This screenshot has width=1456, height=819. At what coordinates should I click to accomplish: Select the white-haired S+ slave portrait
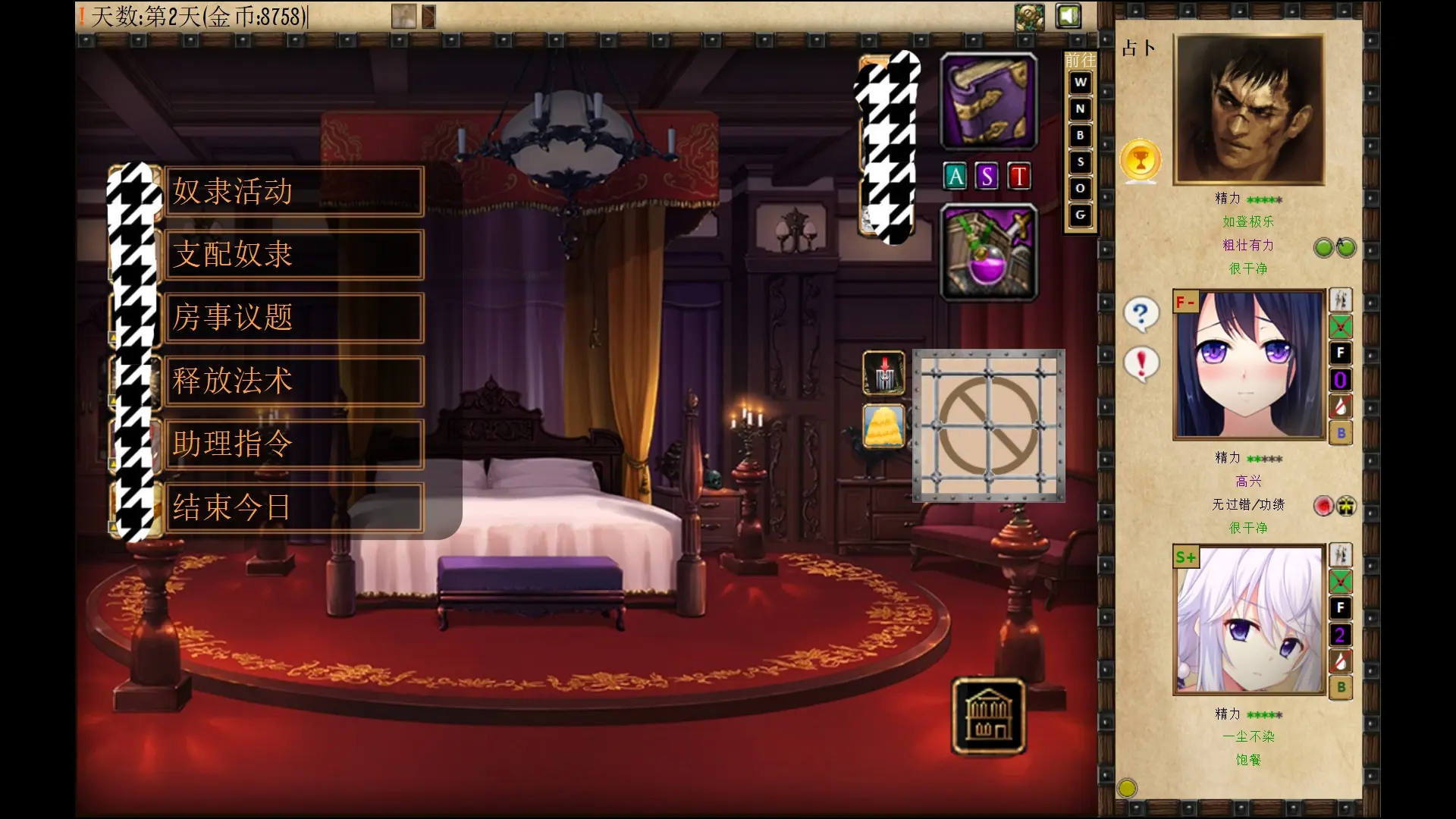coord(1248,619)
